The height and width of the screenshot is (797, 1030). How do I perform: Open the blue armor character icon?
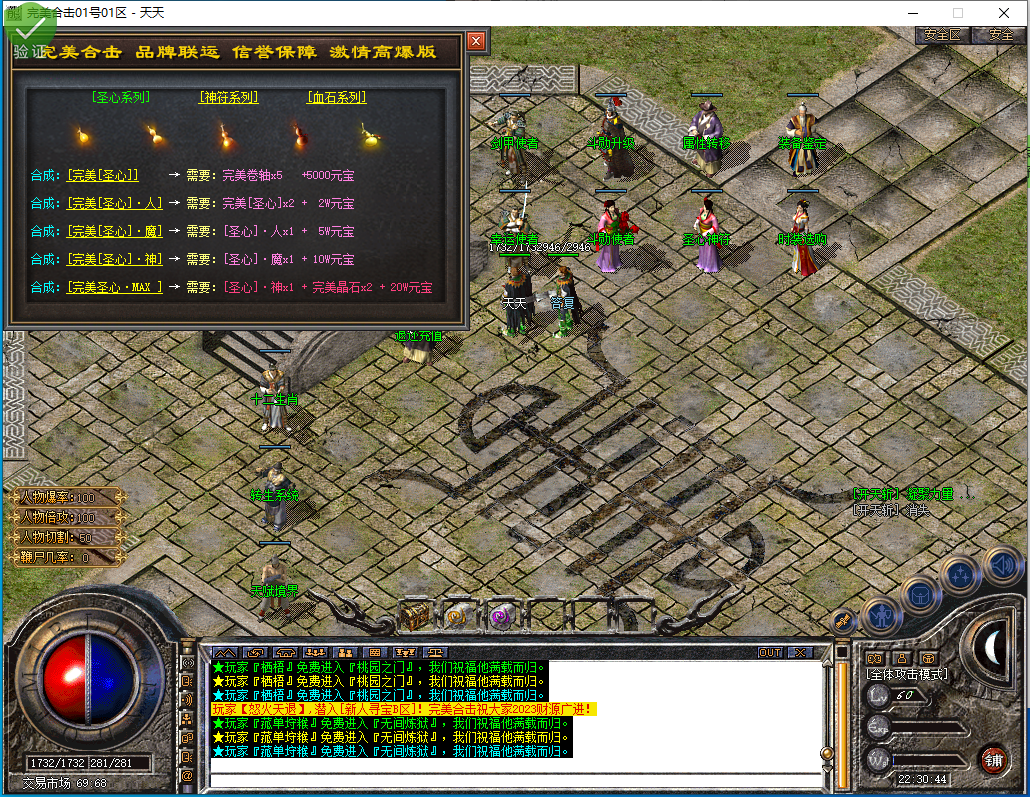(882, 613)
